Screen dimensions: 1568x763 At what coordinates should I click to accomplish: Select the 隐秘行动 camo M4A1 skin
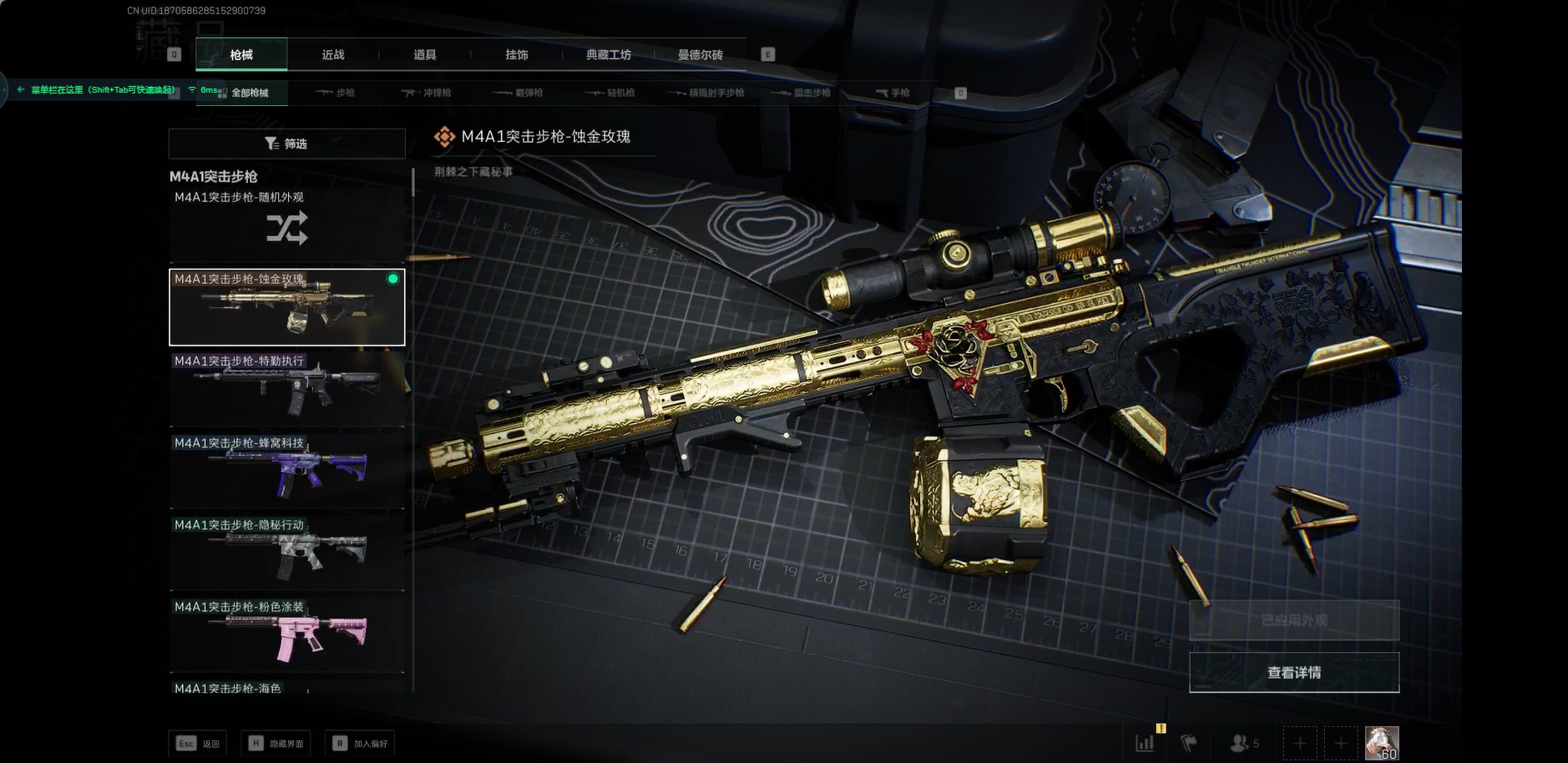coord(286,553)
